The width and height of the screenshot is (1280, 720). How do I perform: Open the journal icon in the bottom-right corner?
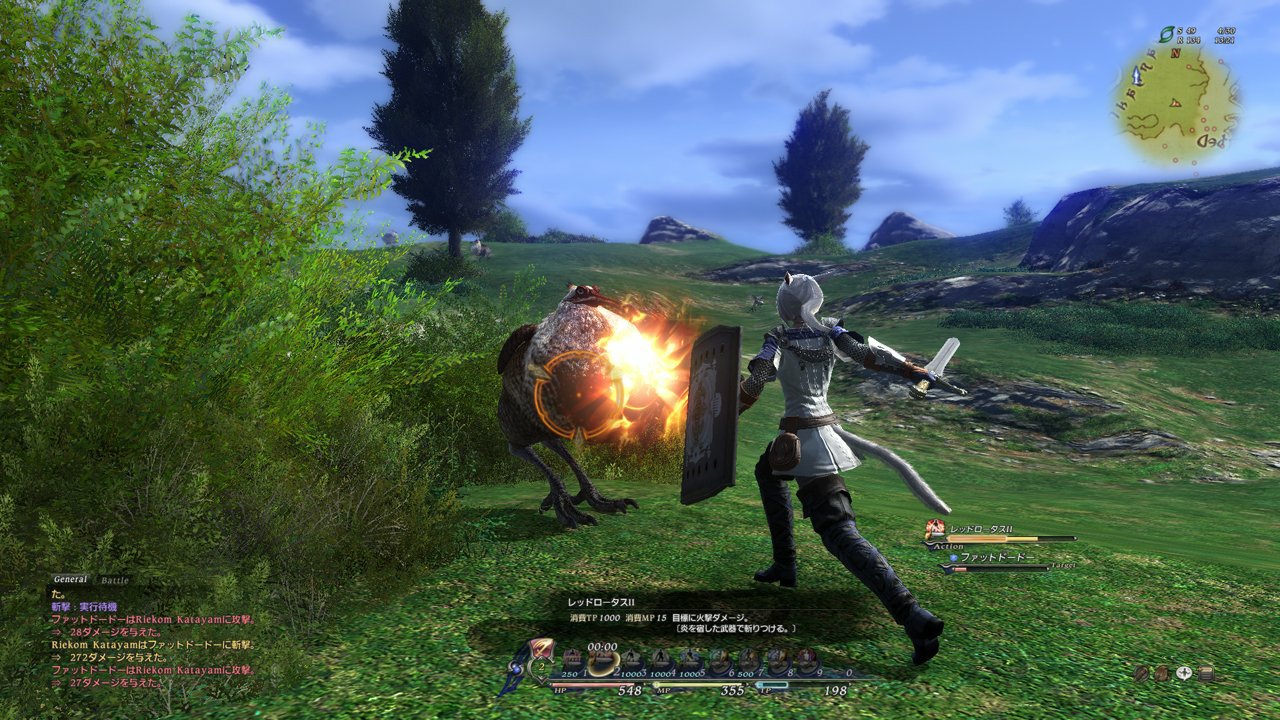(1206, 672)
